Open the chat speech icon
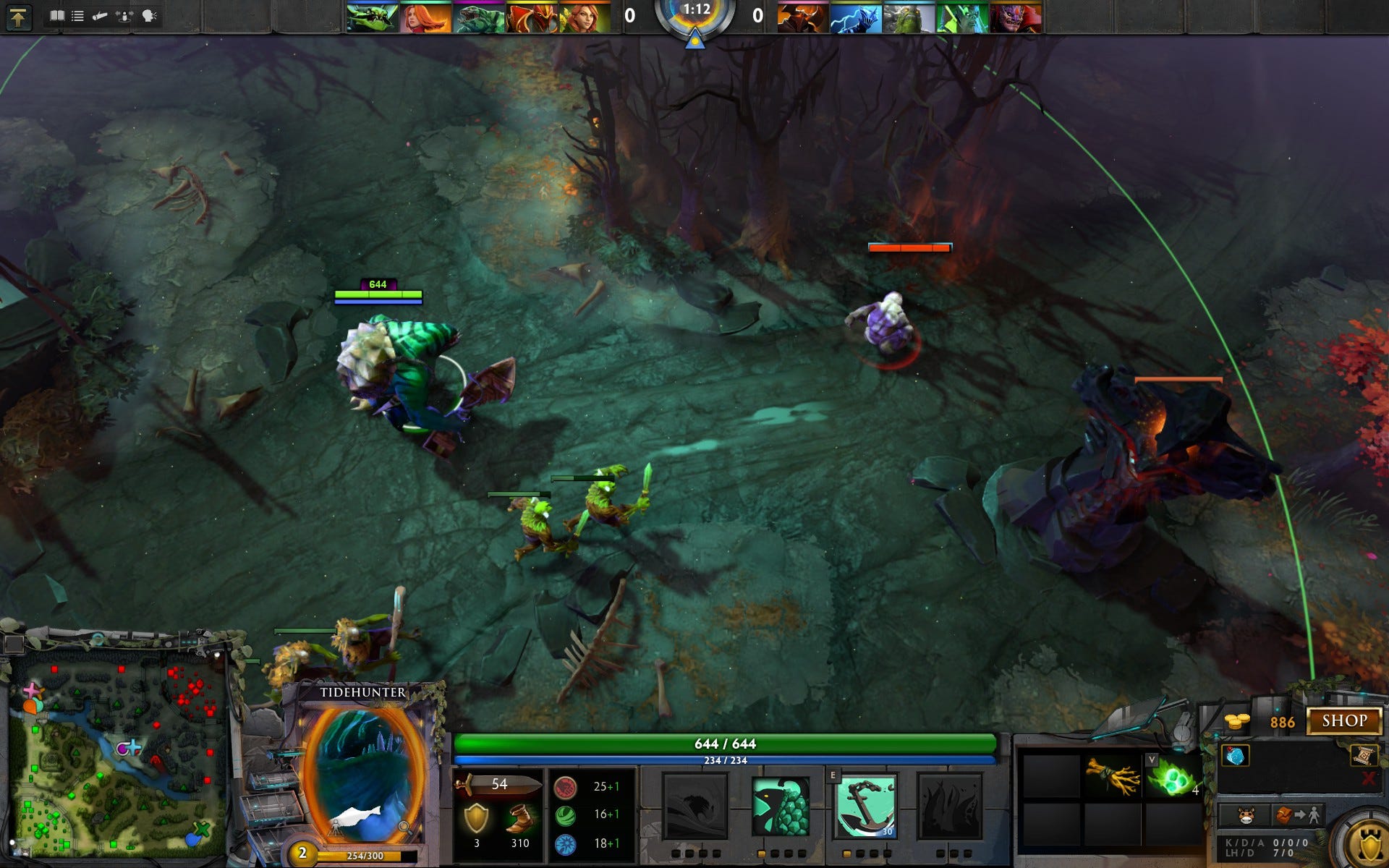1389x868 pixels. [x=150, y=16]
